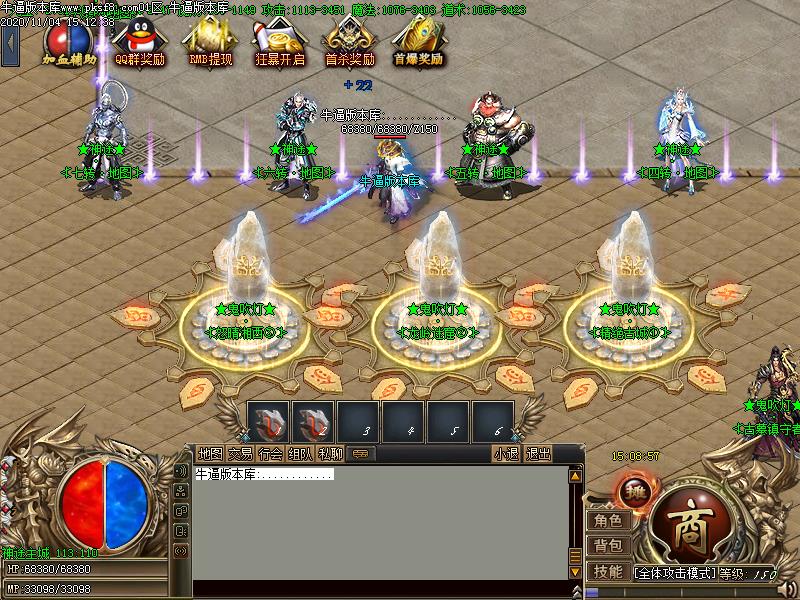Screen dimensions: 800x600
Task: Click 小退 to return to character select
Action: click(506, 453)
